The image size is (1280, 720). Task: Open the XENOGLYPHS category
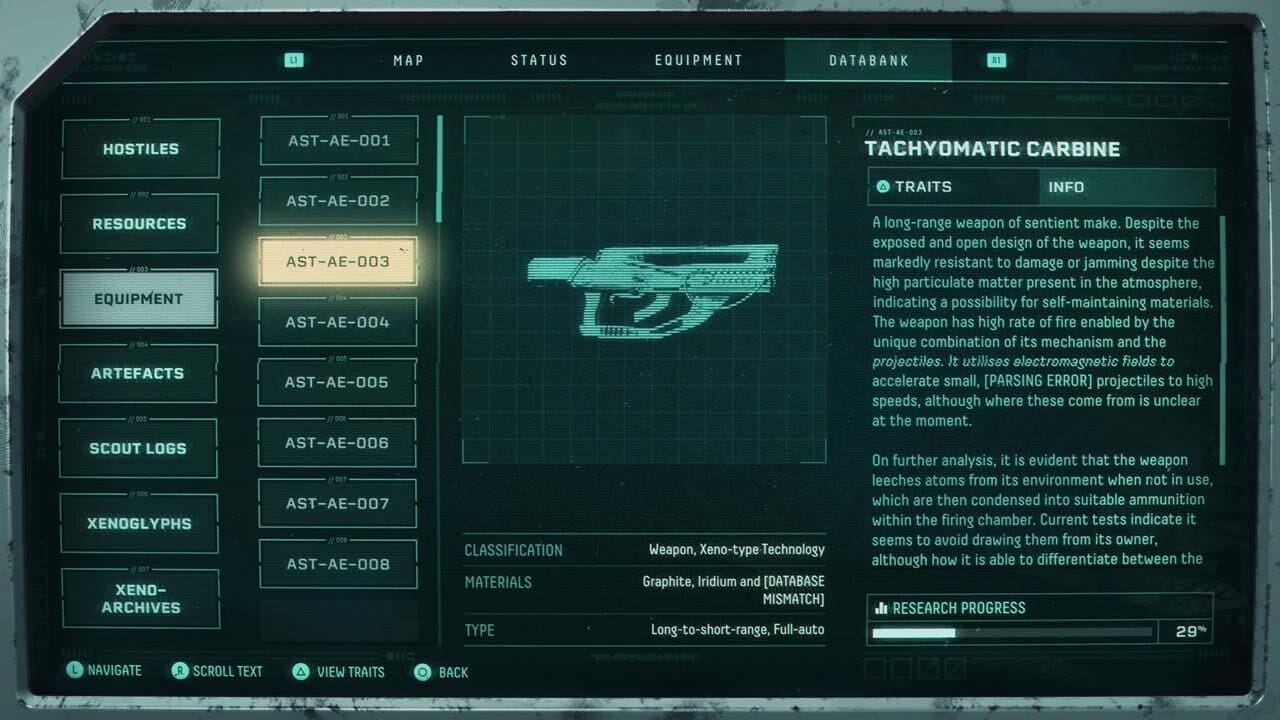pyautogui.click(x=138, y=522)
